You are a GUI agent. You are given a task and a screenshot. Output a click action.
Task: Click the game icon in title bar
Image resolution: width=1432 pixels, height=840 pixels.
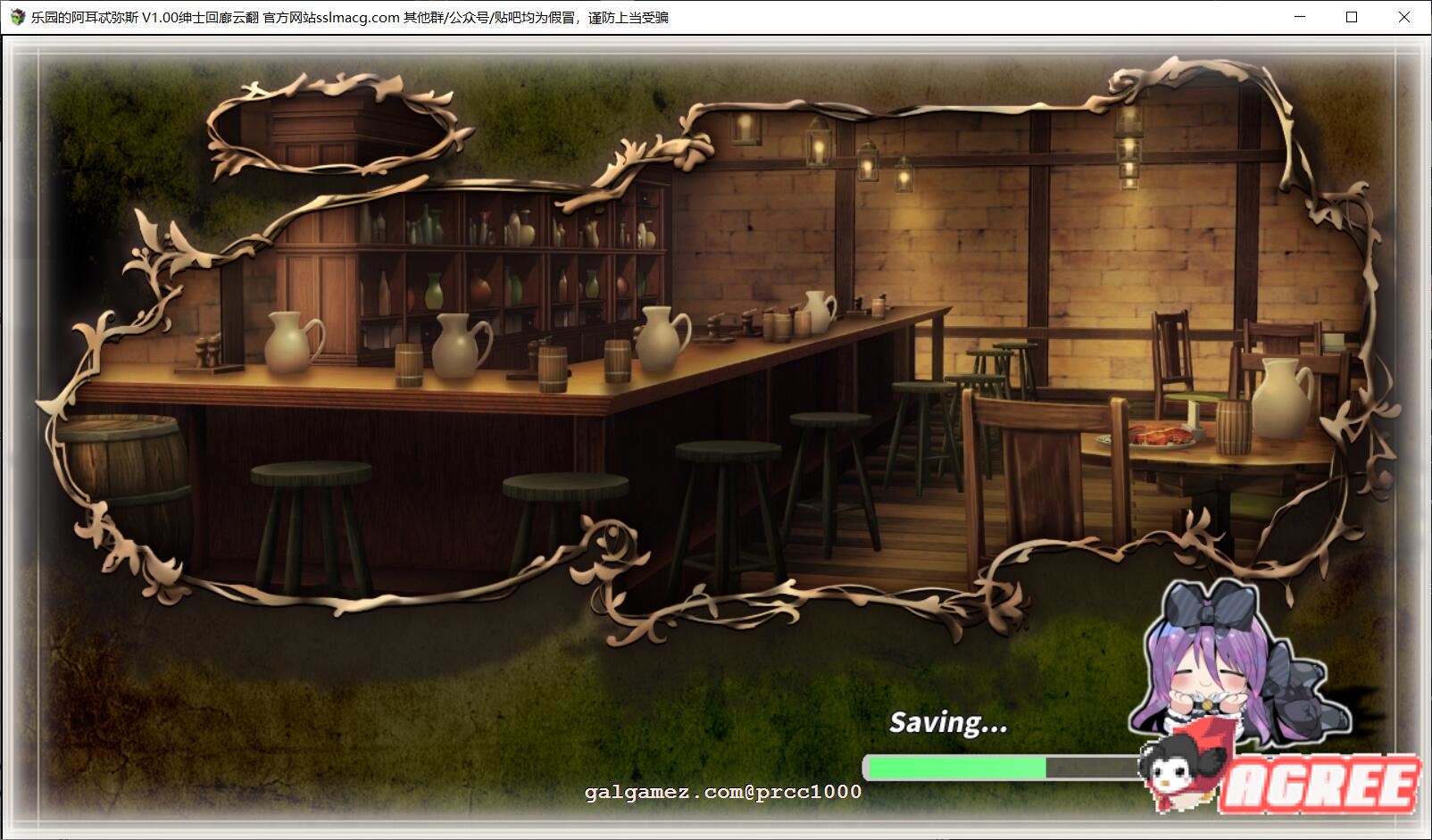tap(18, 17)
